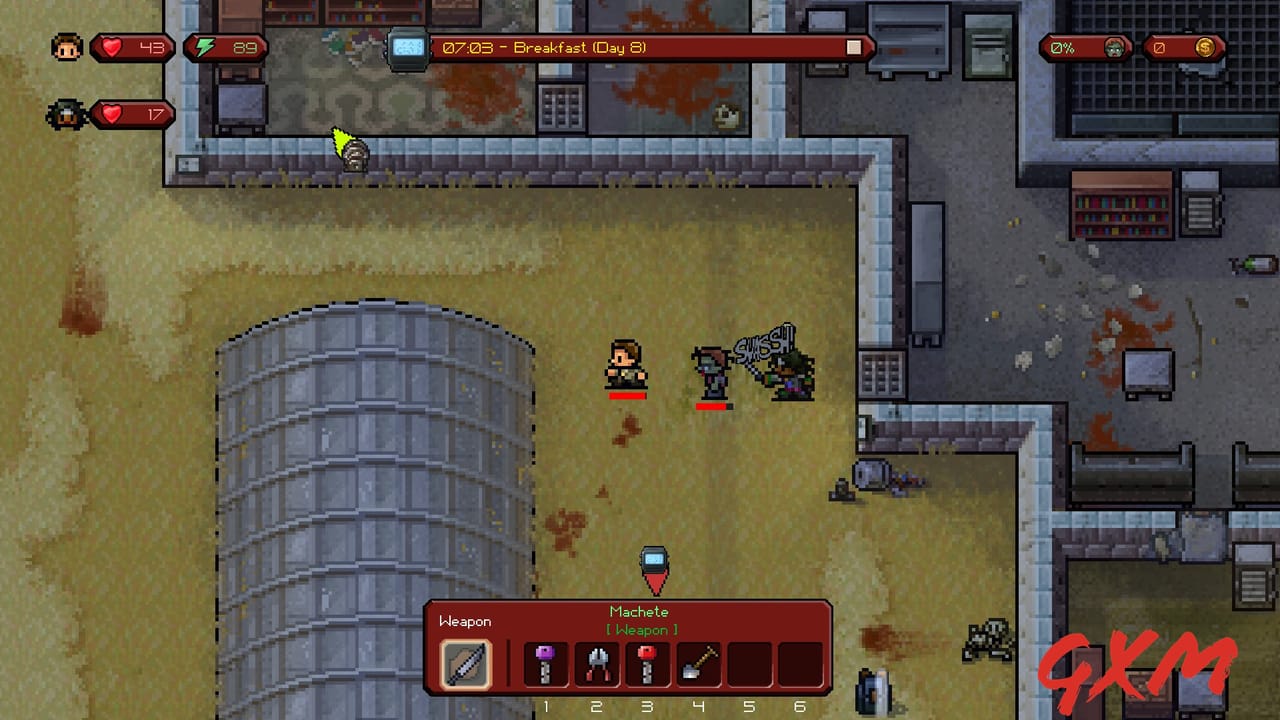The width and height of the screenshot is (1280, 720).
Task: Select empty hotbar slot 5
Action: (x=748, y=663)
